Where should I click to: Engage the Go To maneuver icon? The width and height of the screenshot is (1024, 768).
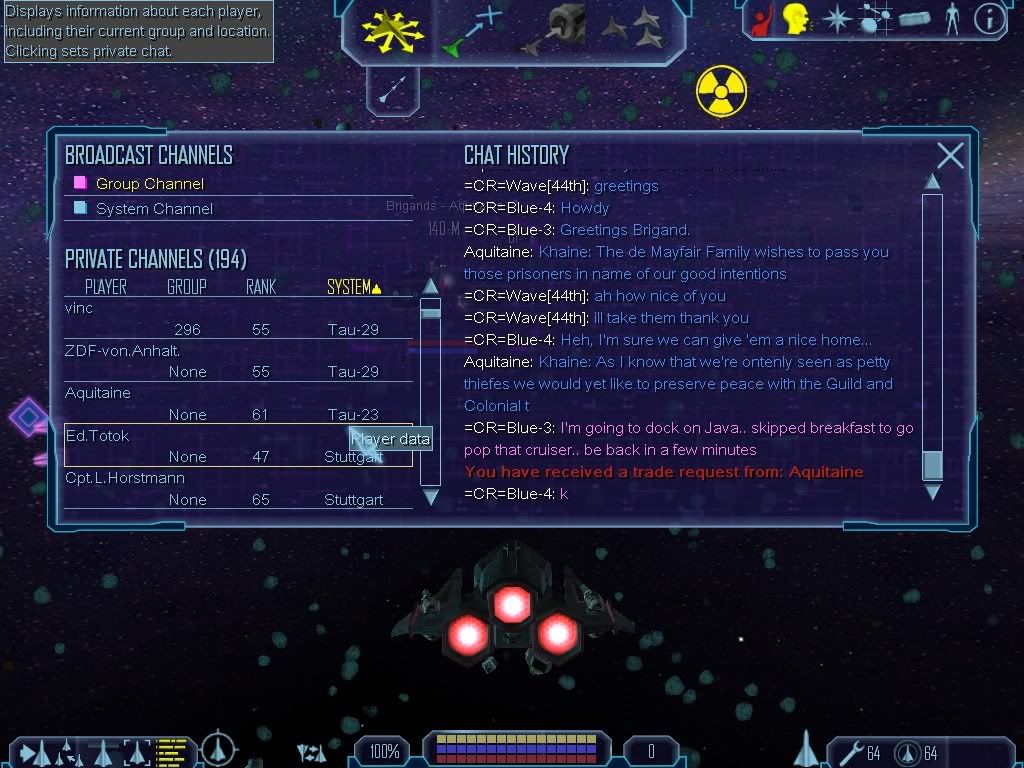tap(472, 30)
